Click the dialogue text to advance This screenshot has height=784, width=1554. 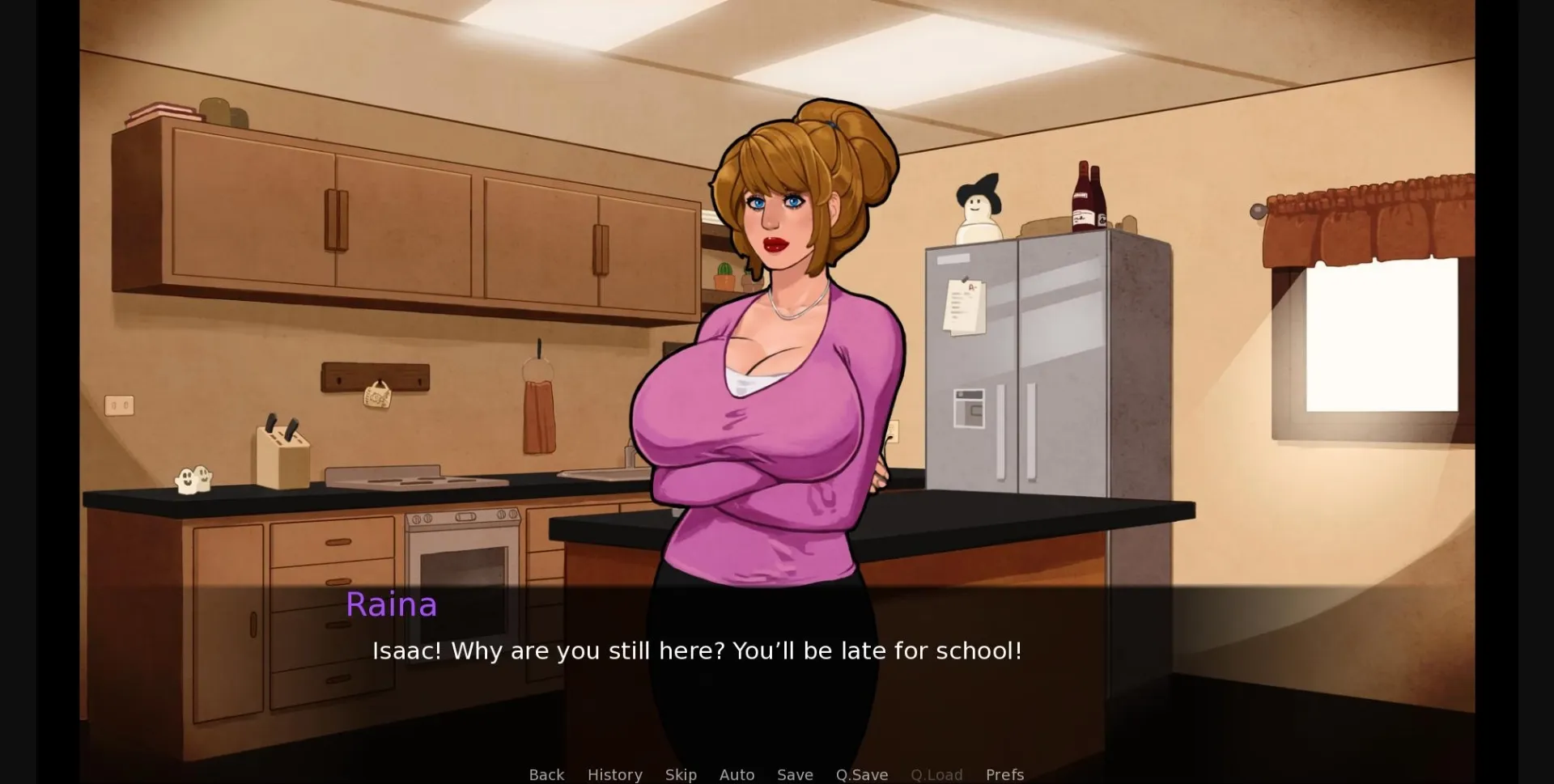(x=698, y=651)
